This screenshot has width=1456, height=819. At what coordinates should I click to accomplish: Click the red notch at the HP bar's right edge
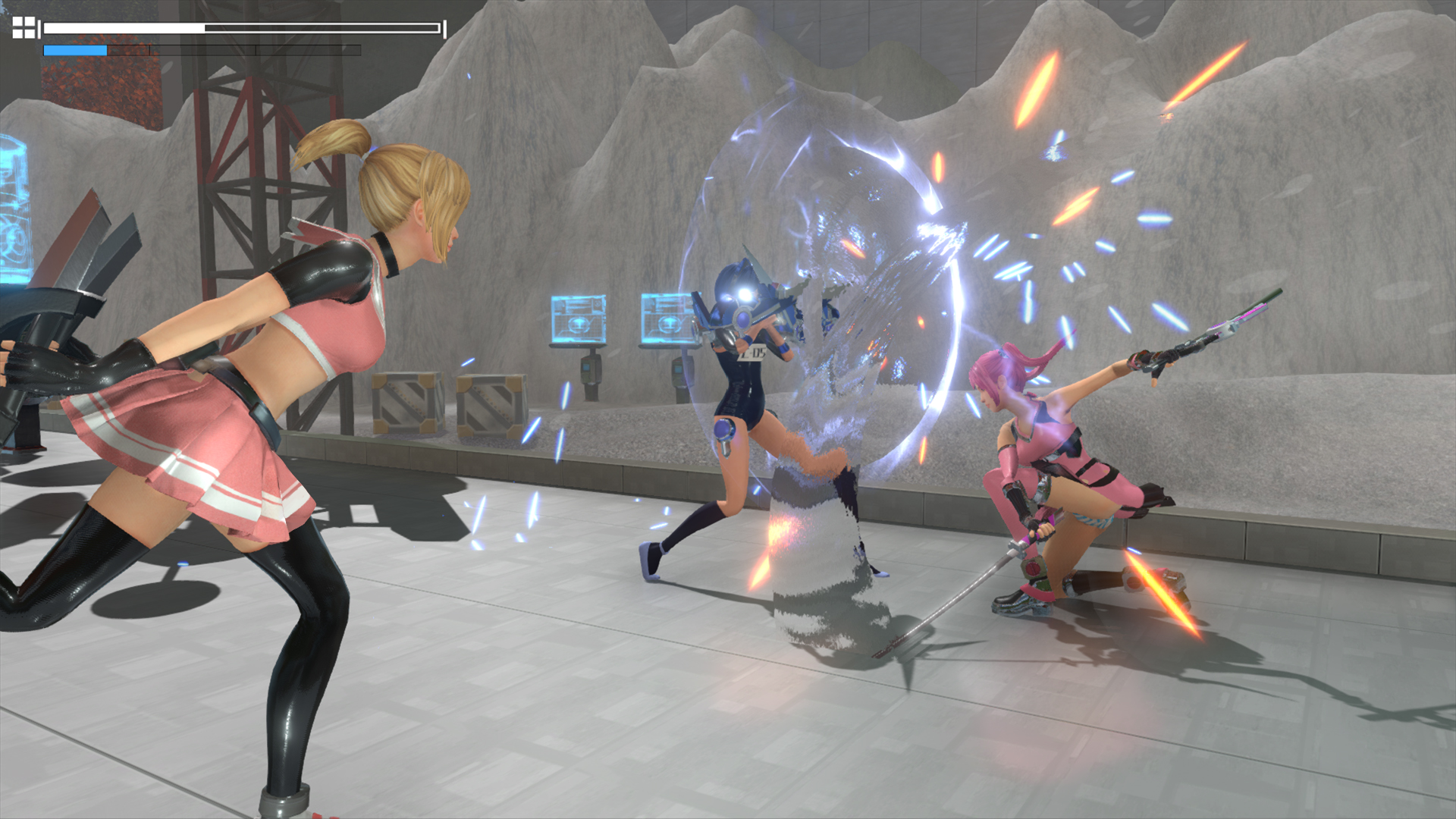click(x=444, y=30)
